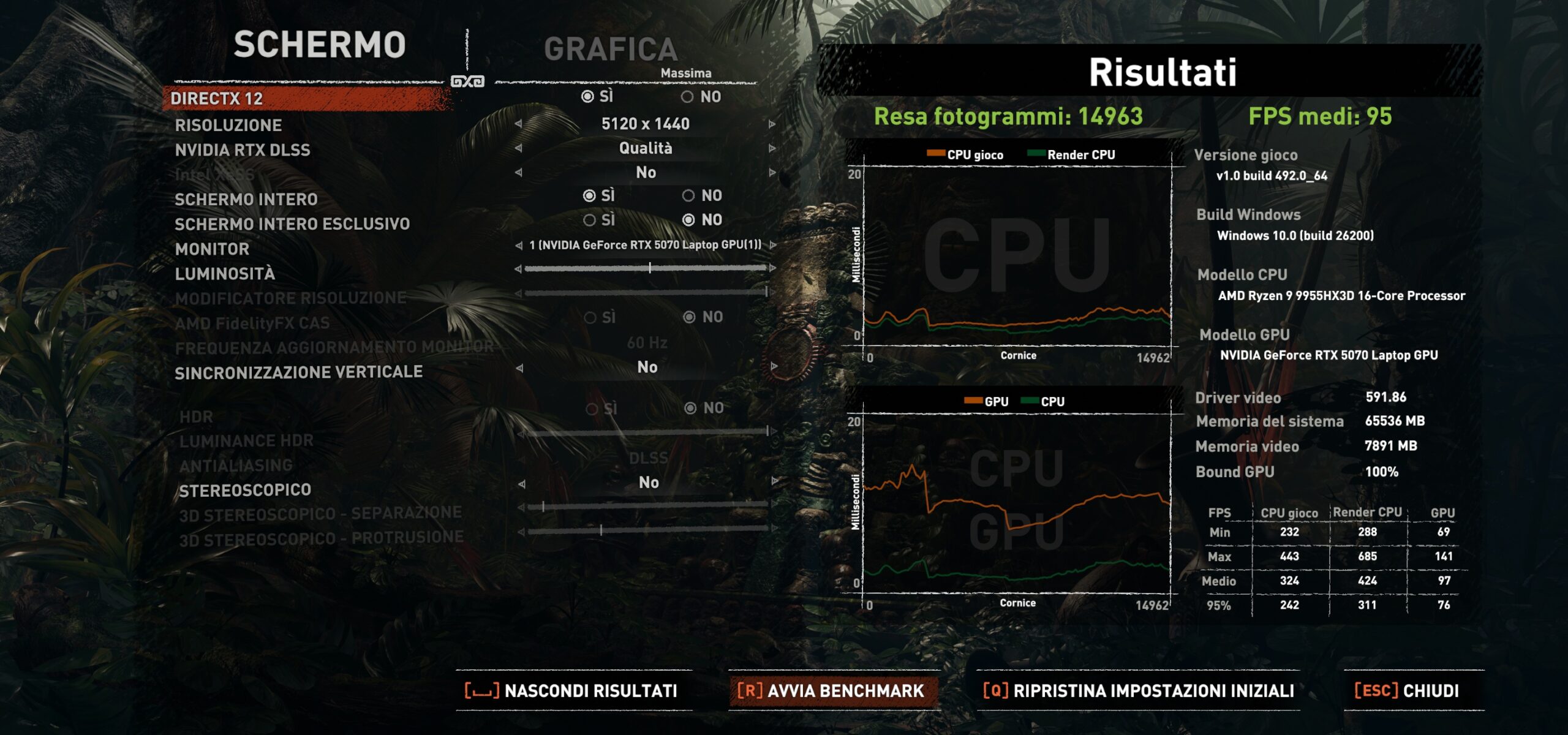Switch to the GRAFICA tab
This screenshot has width=1568, height=735.
(610, 49)
